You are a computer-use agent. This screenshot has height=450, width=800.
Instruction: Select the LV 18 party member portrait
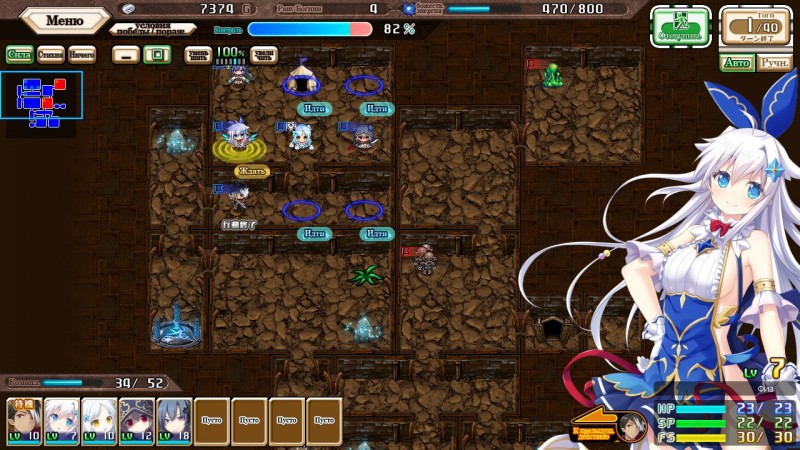point(173,421)
